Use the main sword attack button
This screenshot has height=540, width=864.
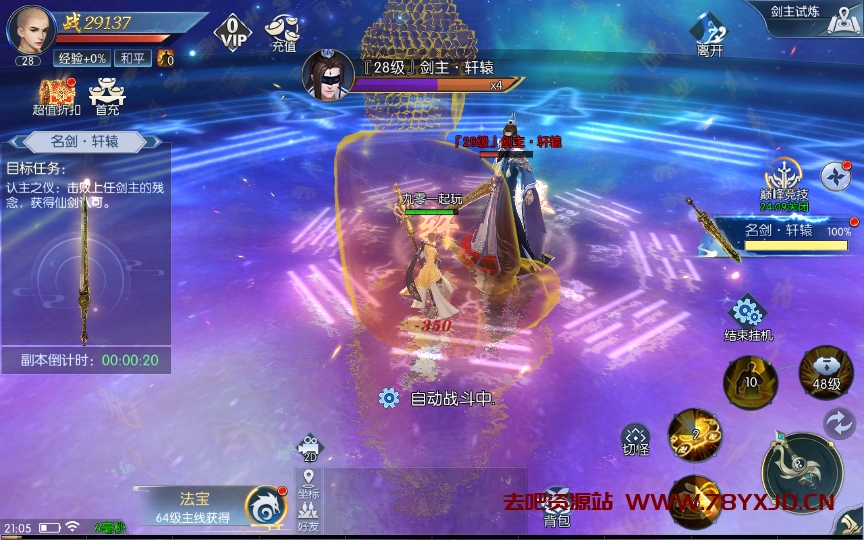pos(800,471)
